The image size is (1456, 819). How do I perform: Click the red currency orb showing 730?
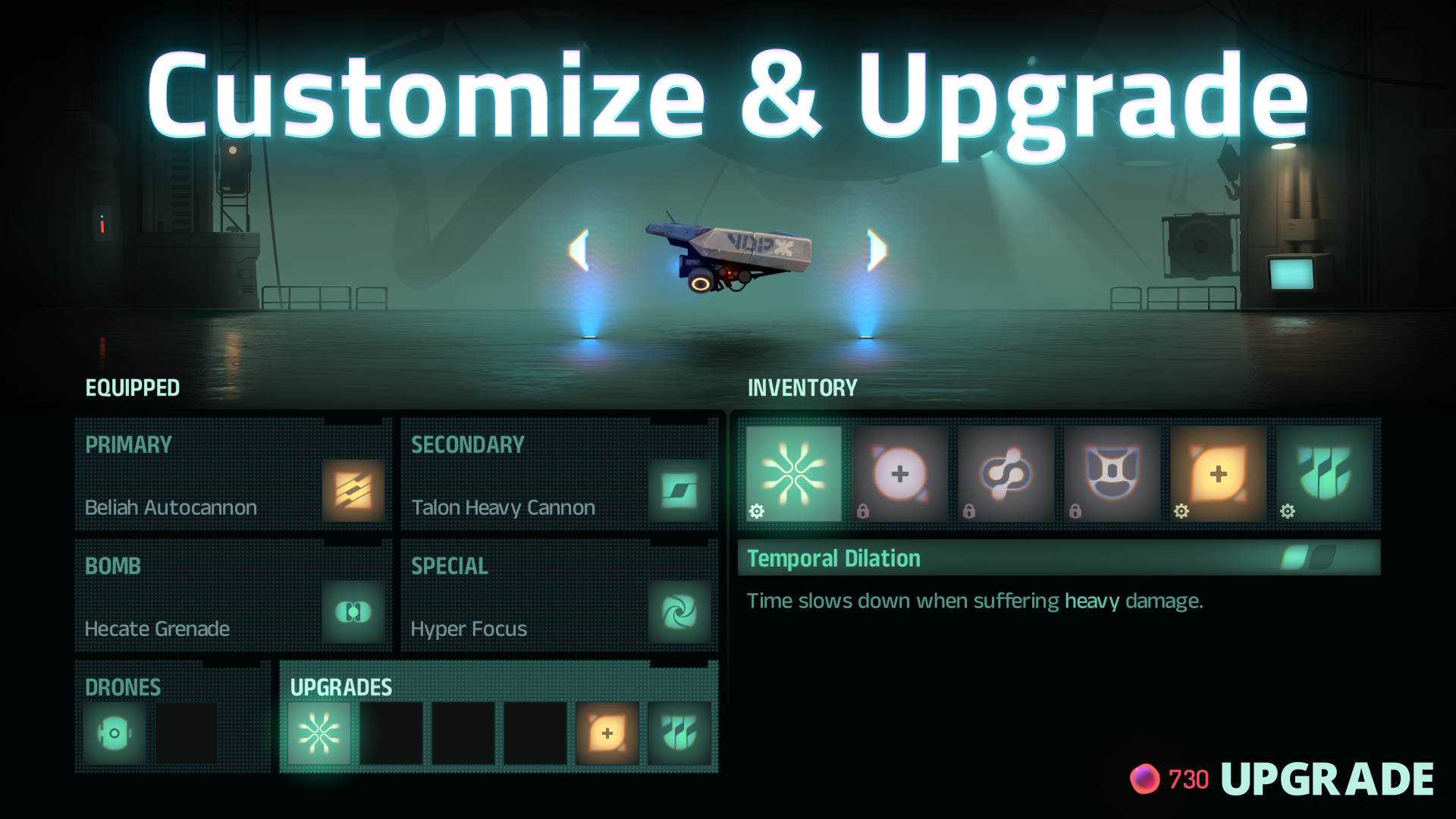click(x=1147, y=777)
